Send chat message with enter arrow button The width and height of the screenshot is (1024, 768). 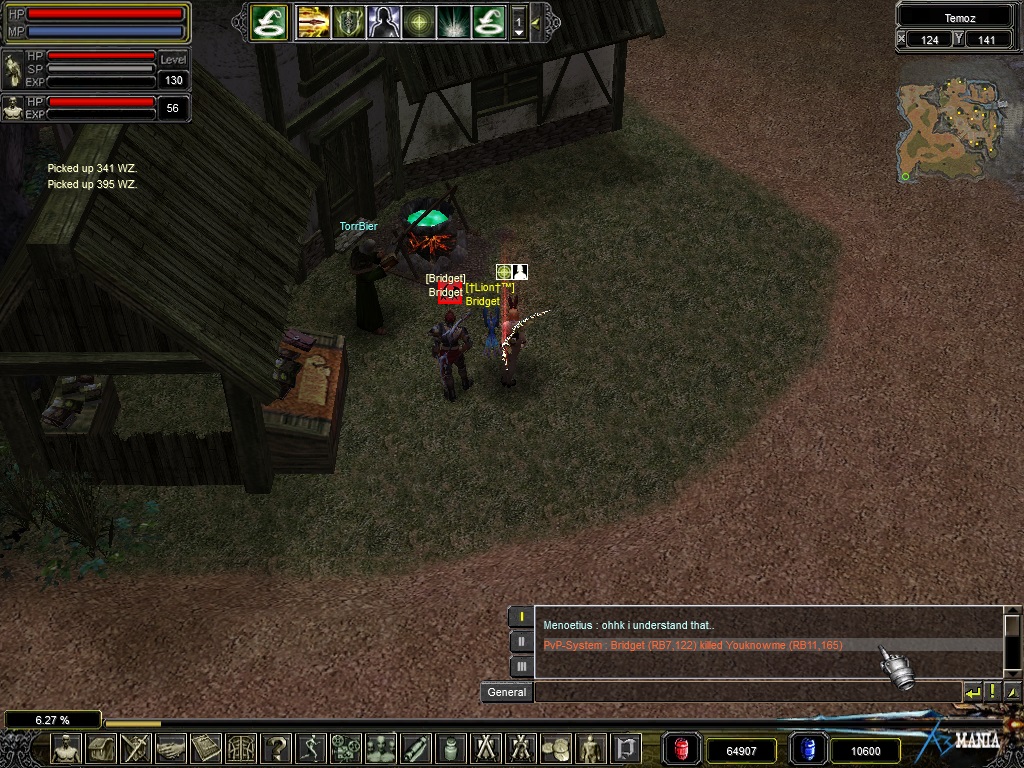pos(972,692)
